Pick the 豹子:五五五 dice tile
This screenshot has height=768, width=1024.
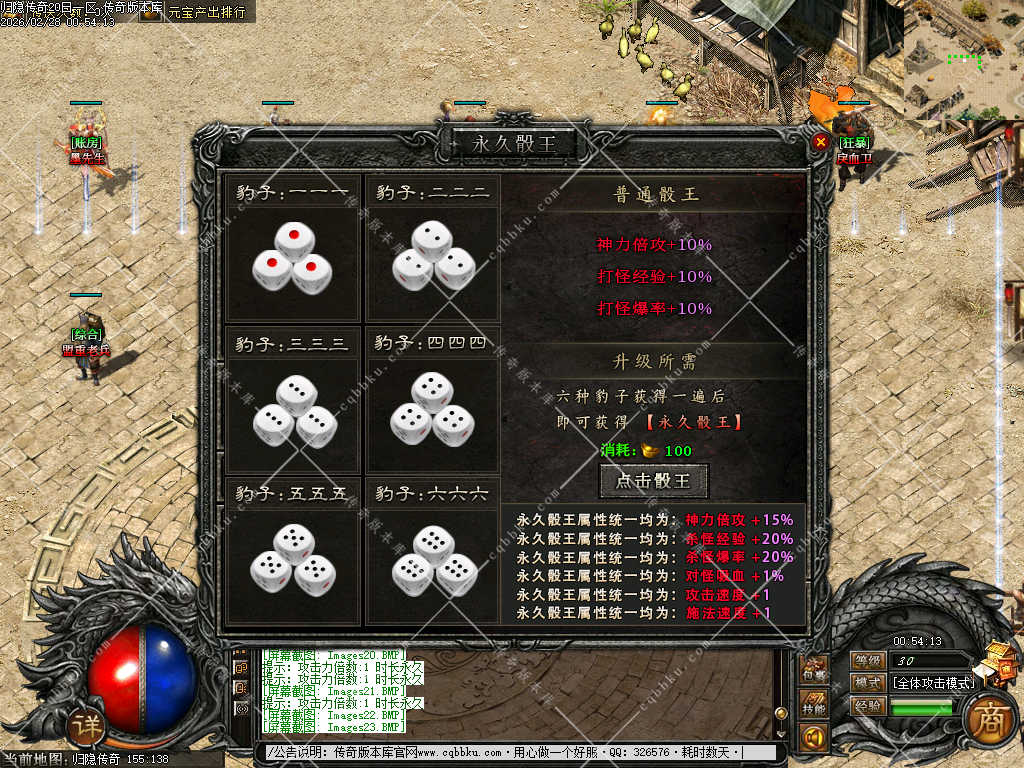[293, 560]
